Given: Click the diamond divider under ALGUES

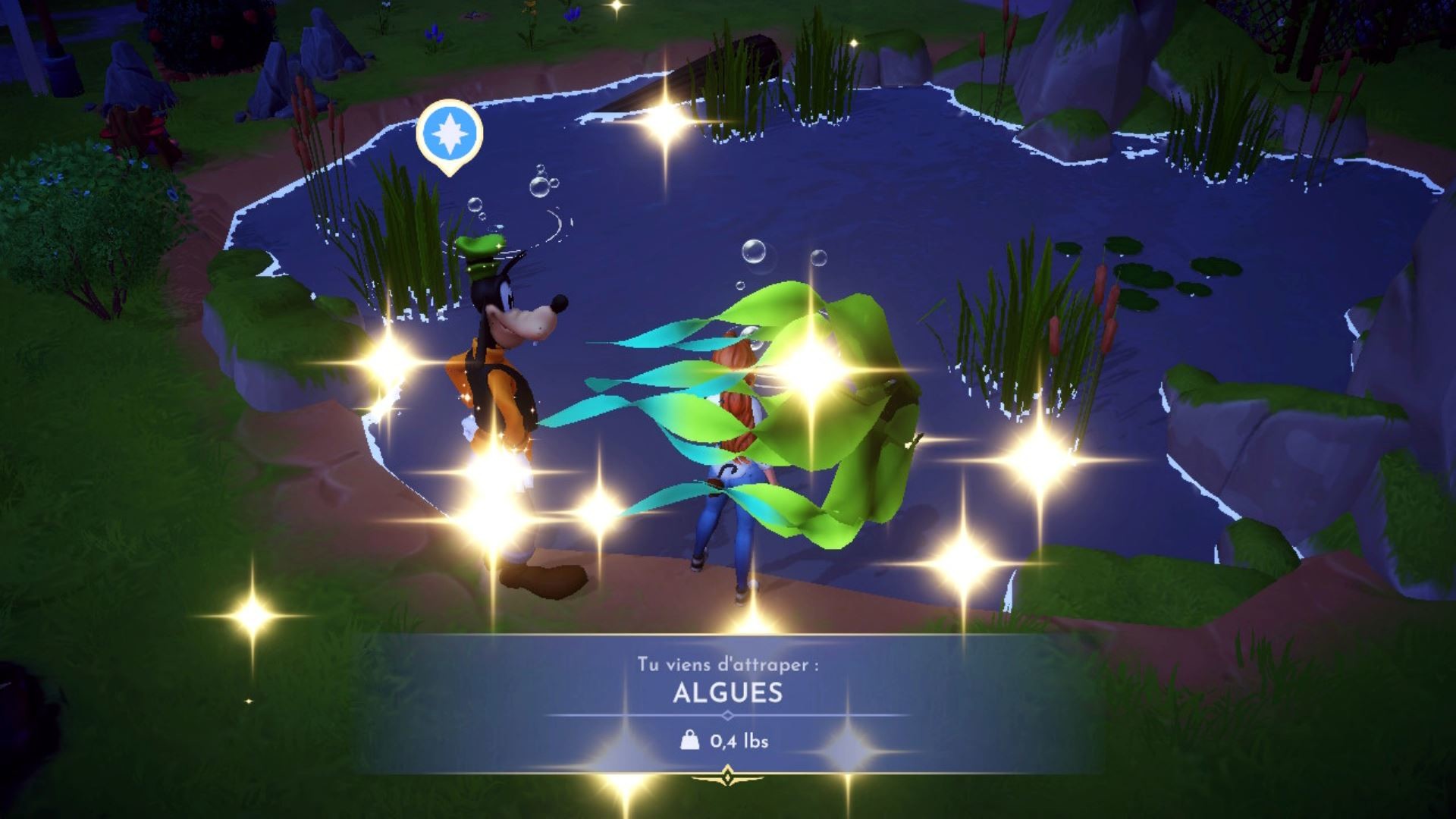Looking at the screenshot, I should click(726, 714).
